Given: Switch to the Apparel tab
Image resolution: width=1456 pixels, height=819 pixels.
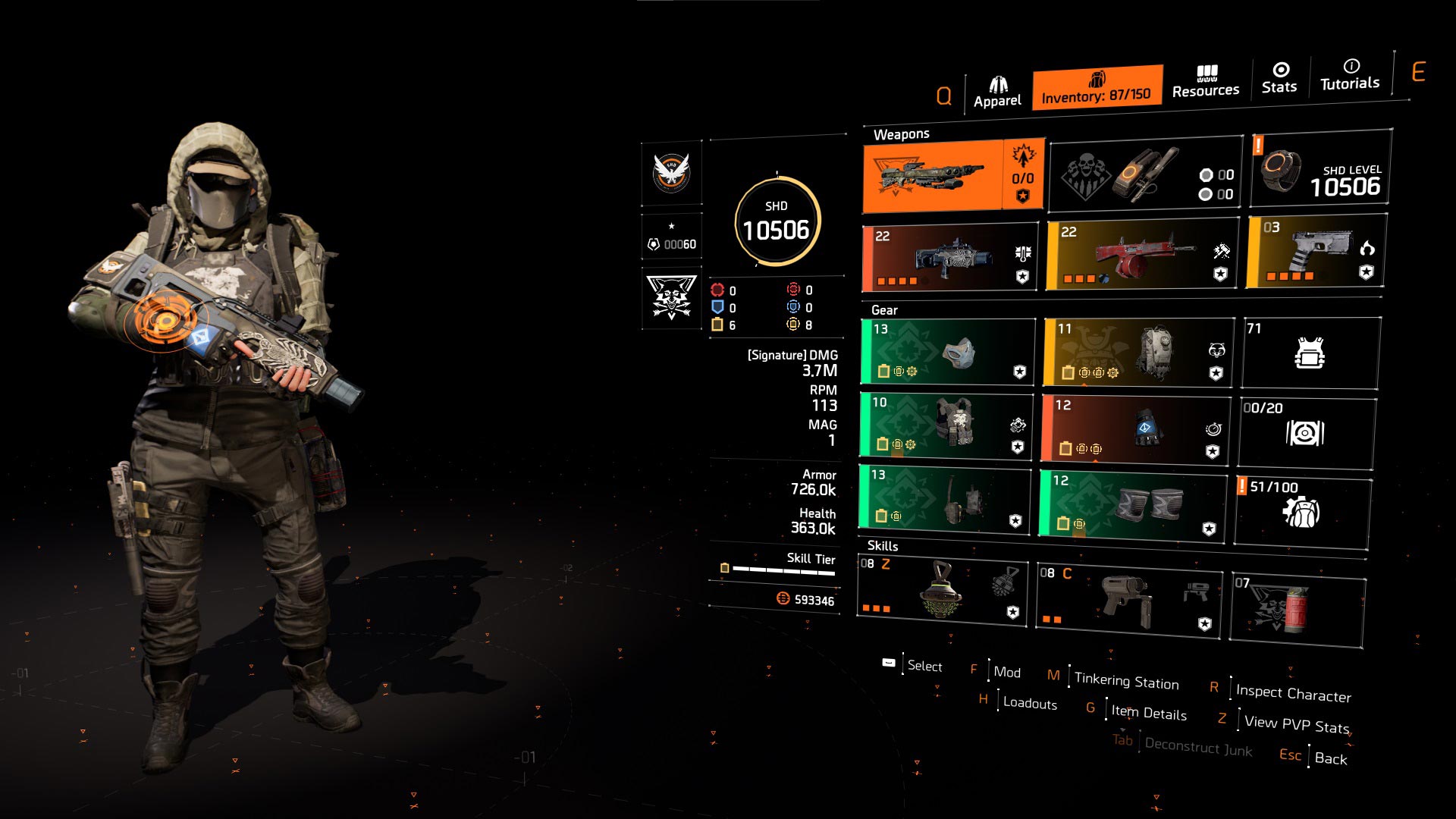Looking at the screenshot, I should (x=997, y=93).
